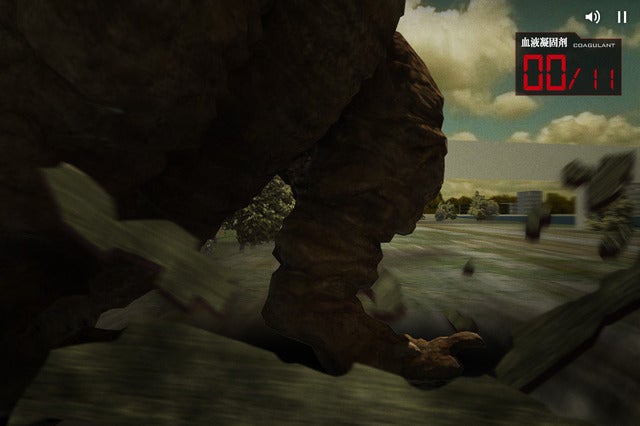The height and width of the screenshot is (426, 640).
Task: Mute the game sound with the speaker icon
Action: (x=593, y=17)
